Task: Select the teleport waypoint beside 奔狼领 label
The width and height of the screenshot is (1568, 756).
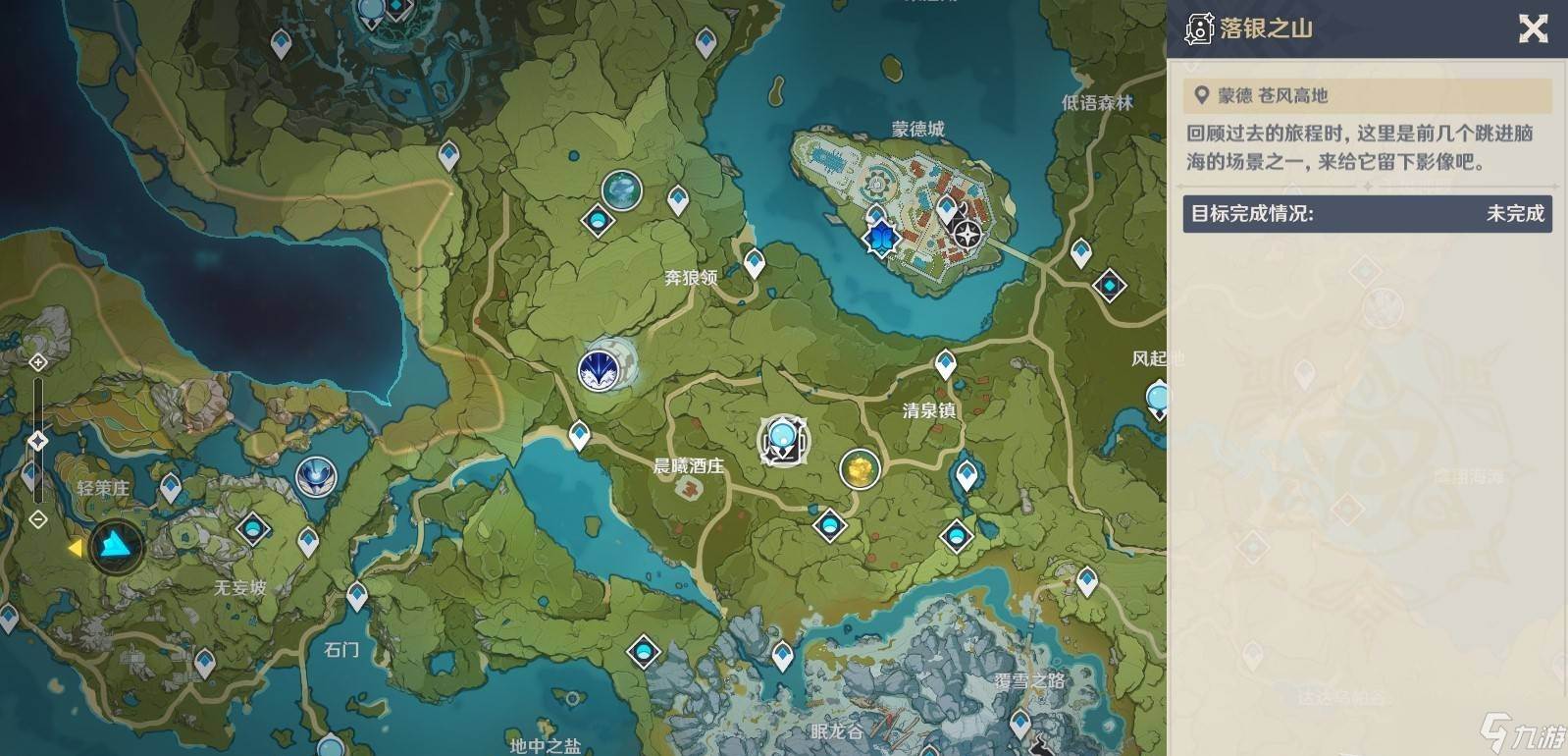Action: [754, 263]
